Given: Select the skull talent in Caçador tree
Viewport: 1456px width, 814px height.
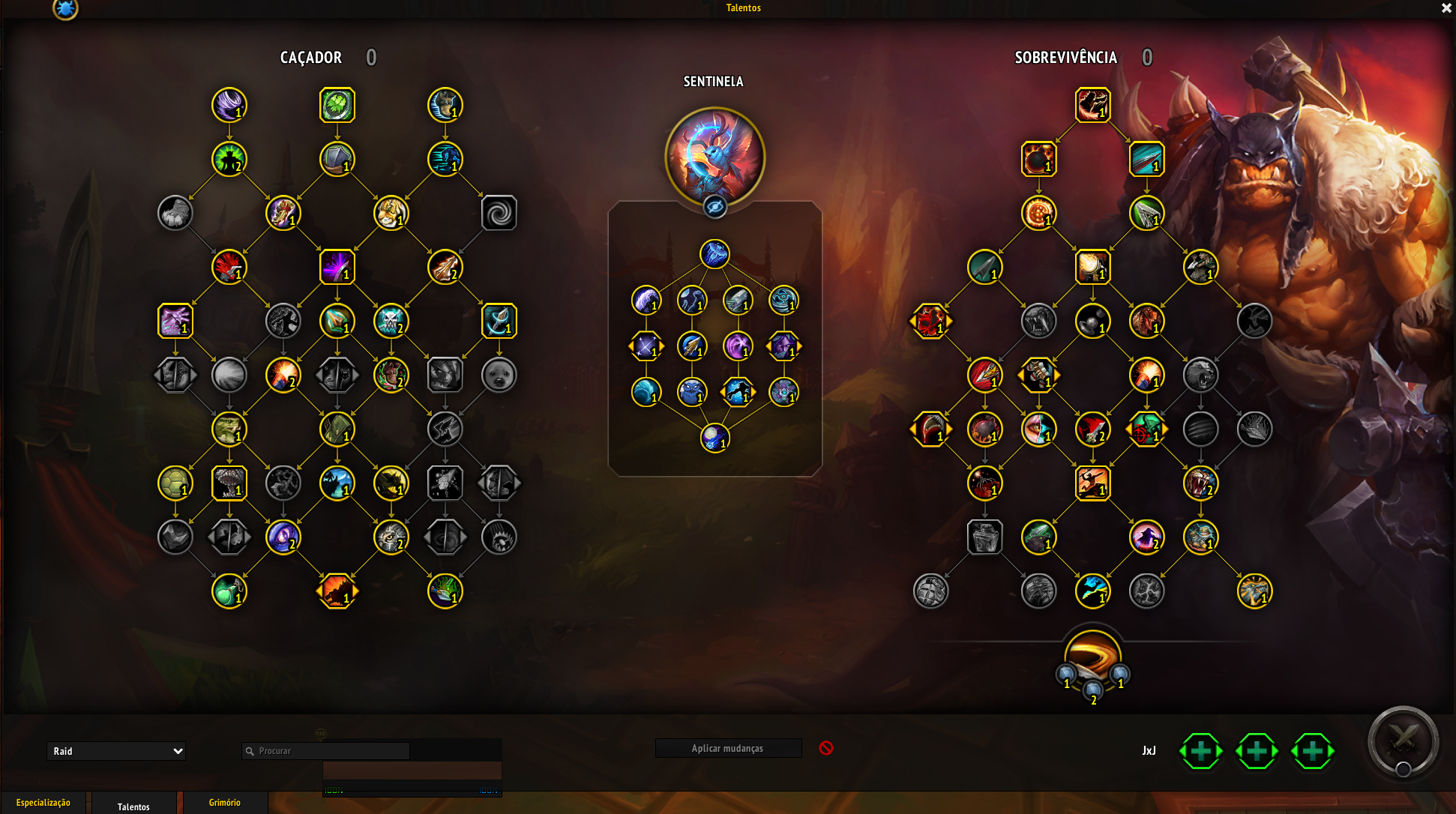Looking at the screenshot, I should pyautogui.click(x=391, y=322).
